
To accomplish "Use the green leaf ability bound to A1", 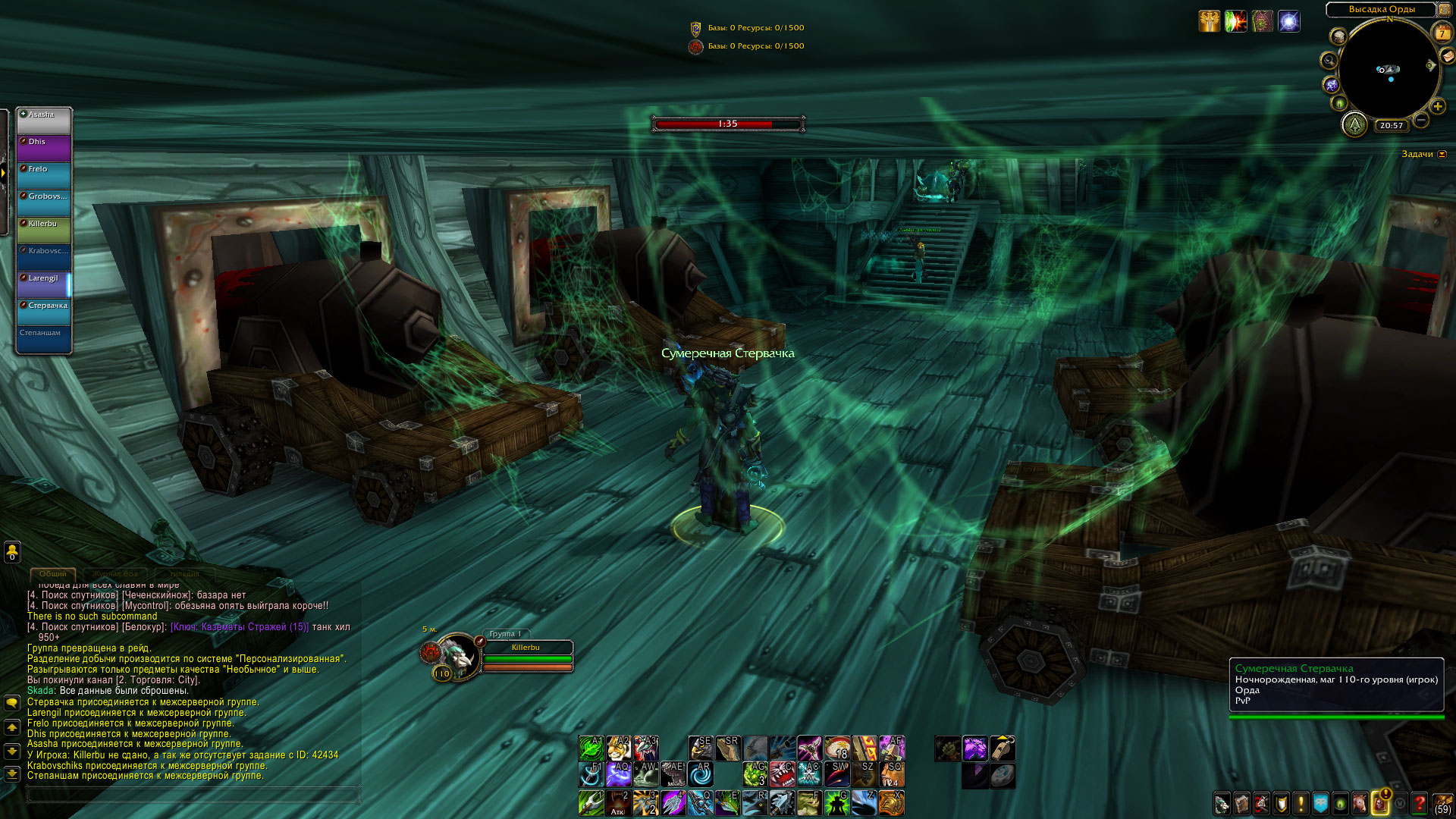I will coord(591,748).
